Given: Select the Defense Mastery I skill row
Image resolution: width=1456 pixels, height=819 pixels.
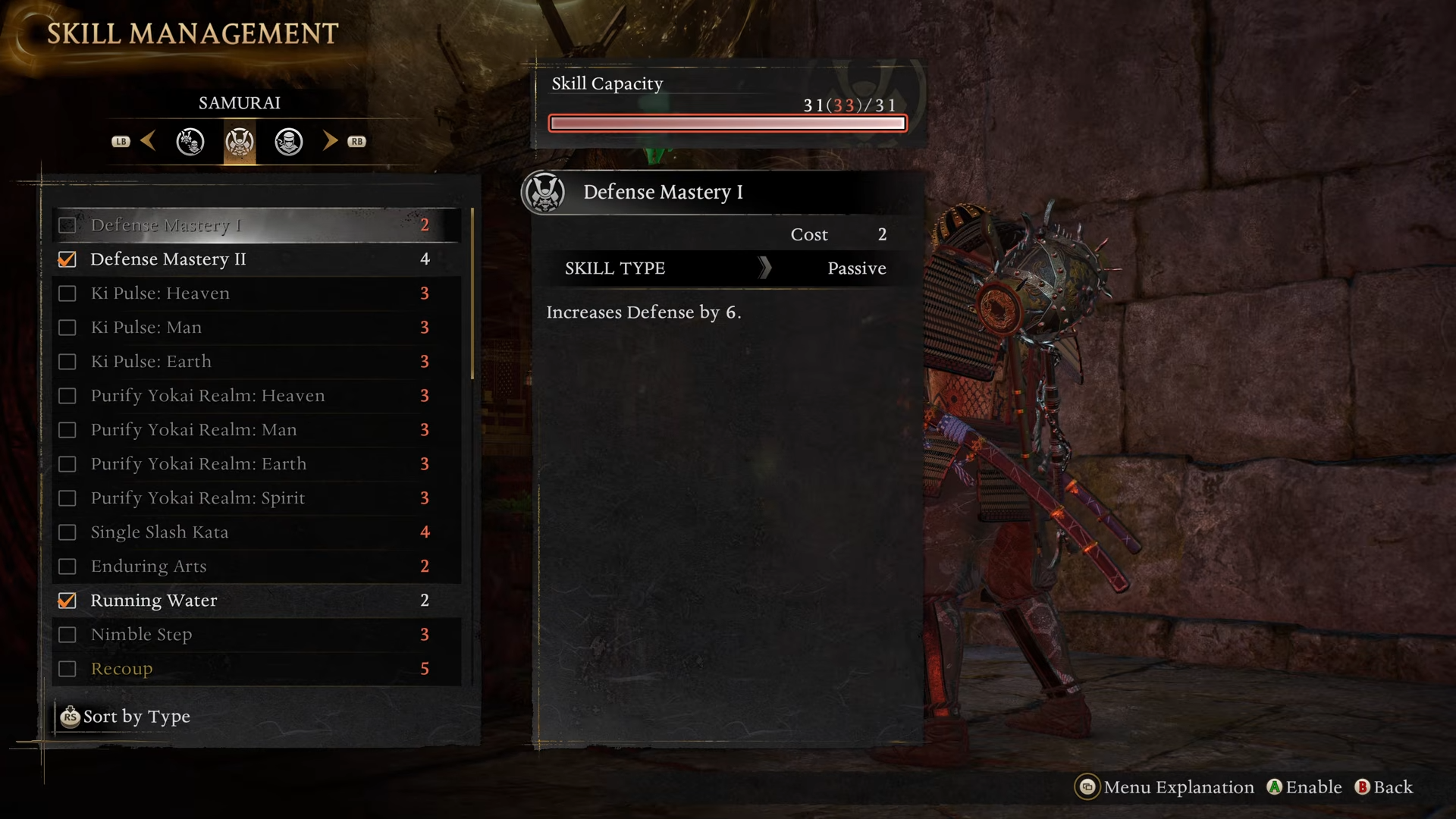Looking at the screenshot, I should click(x=256, y=225).
